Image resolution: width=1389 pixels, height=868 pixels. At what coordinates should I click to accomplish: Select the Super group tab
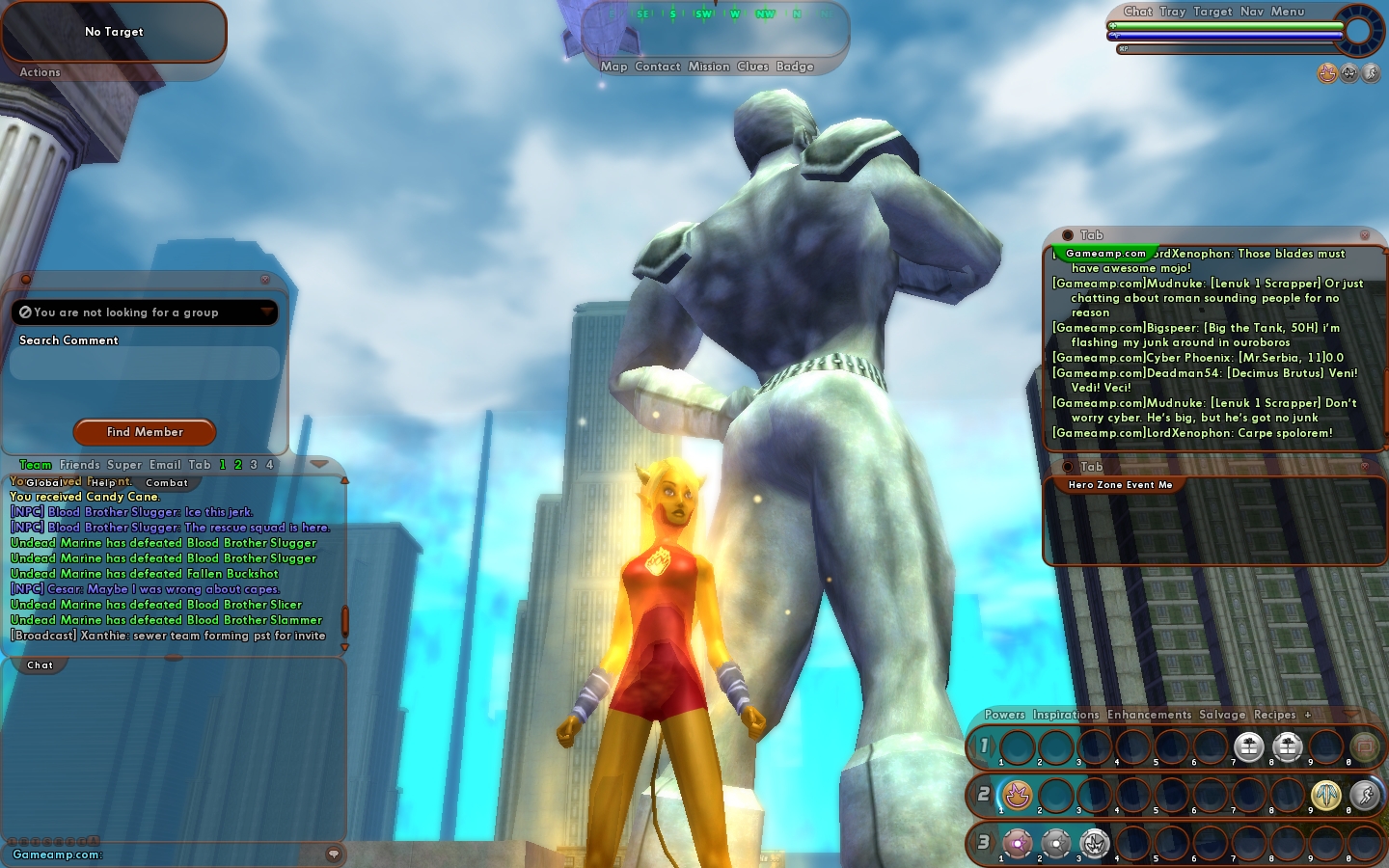[x=124, y=465]
